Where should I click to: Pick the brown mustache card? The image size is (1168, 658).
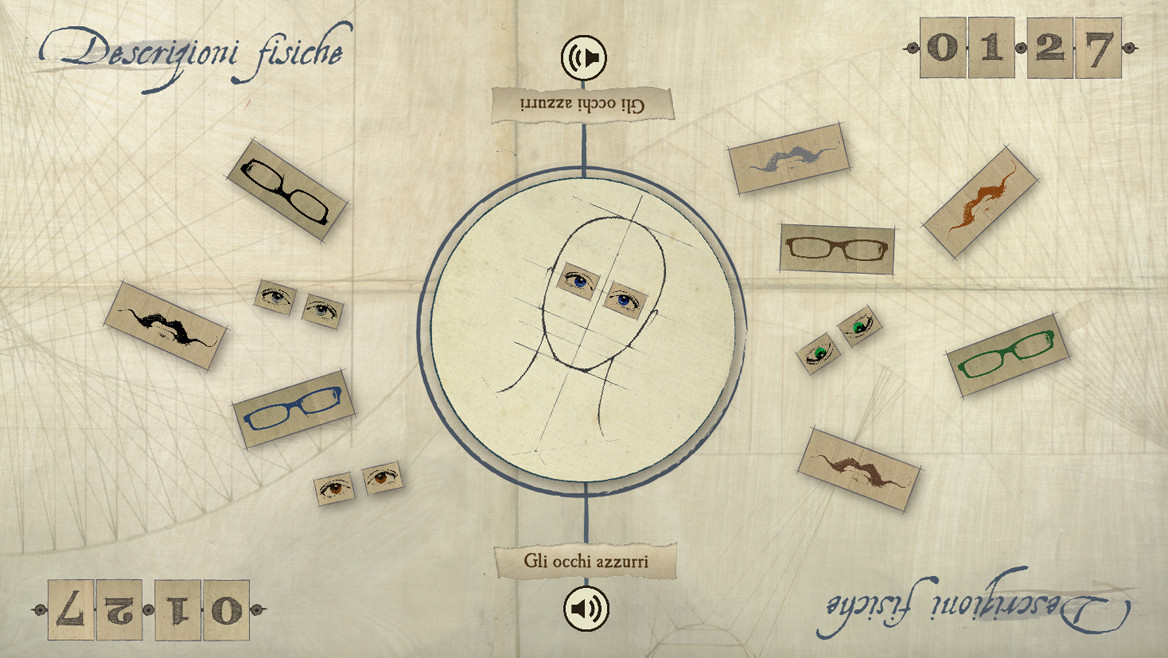pyautogui.click(x=861, y=469)
